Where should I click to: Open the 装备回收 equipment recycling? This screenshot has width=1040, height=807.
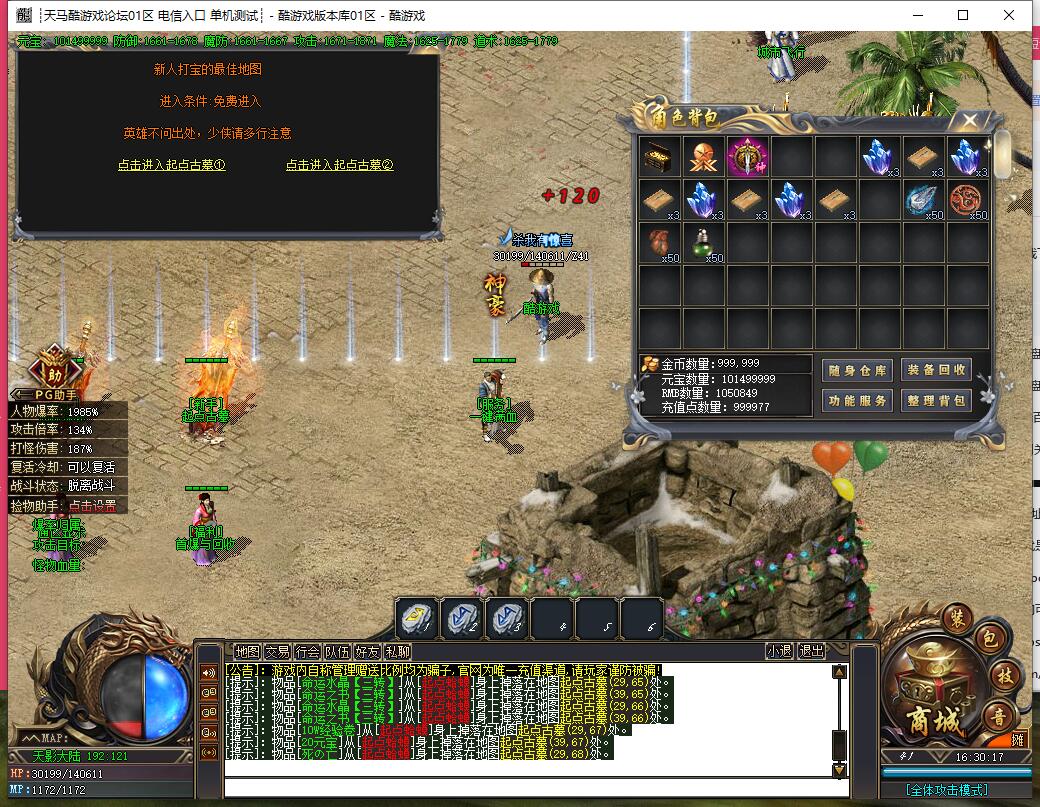tap(936, 370)
